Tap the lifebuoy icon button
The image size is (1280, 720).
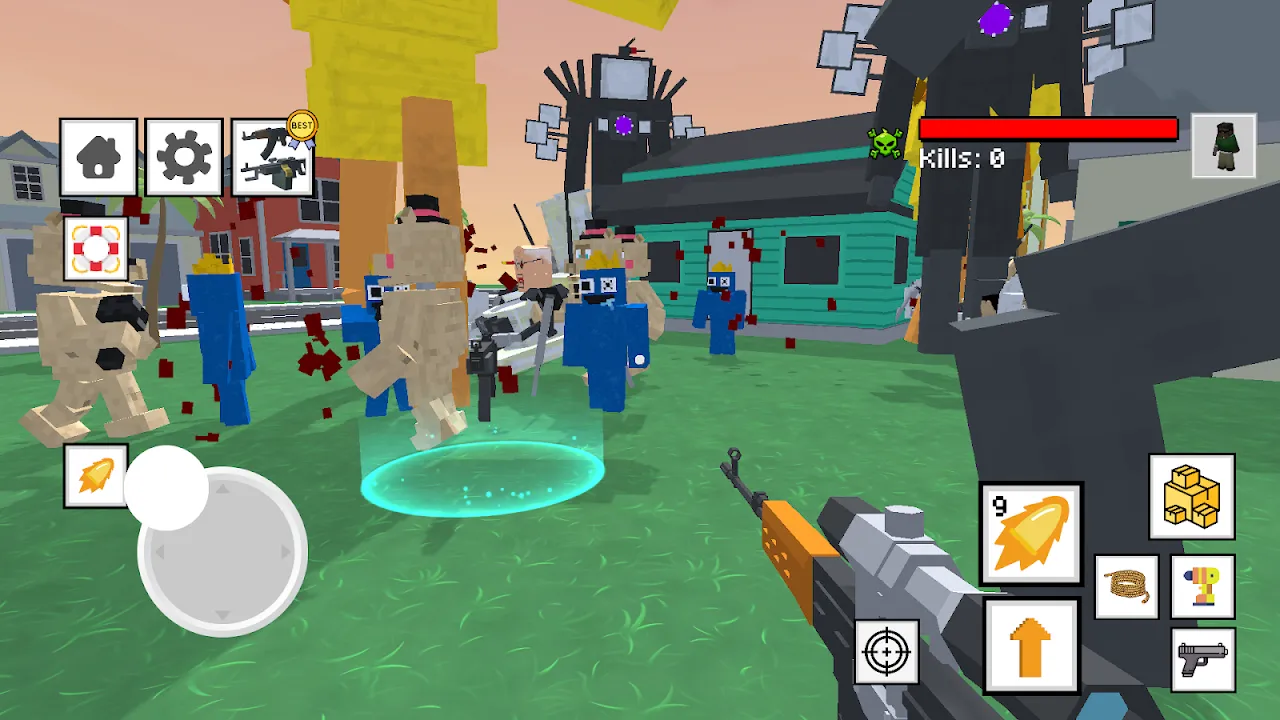96,248
